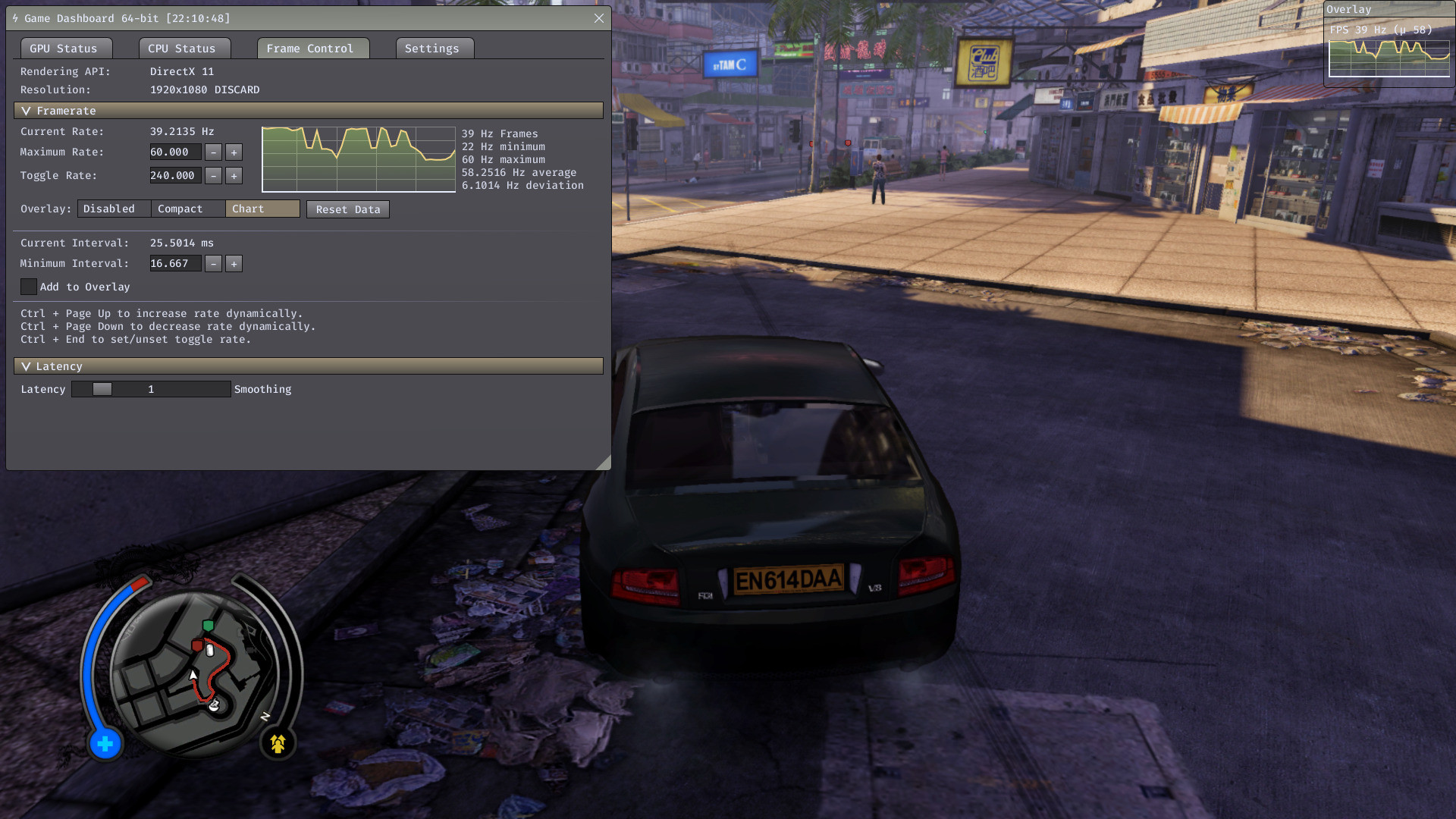Open the GPU Status tab
This screenshot has height=819, width=1456.
[x=65, y=48]
